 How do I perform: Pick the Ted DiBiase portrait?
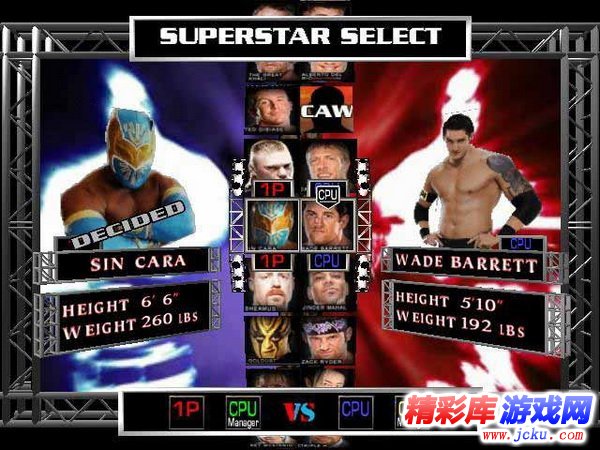click(x=271, y=108)
